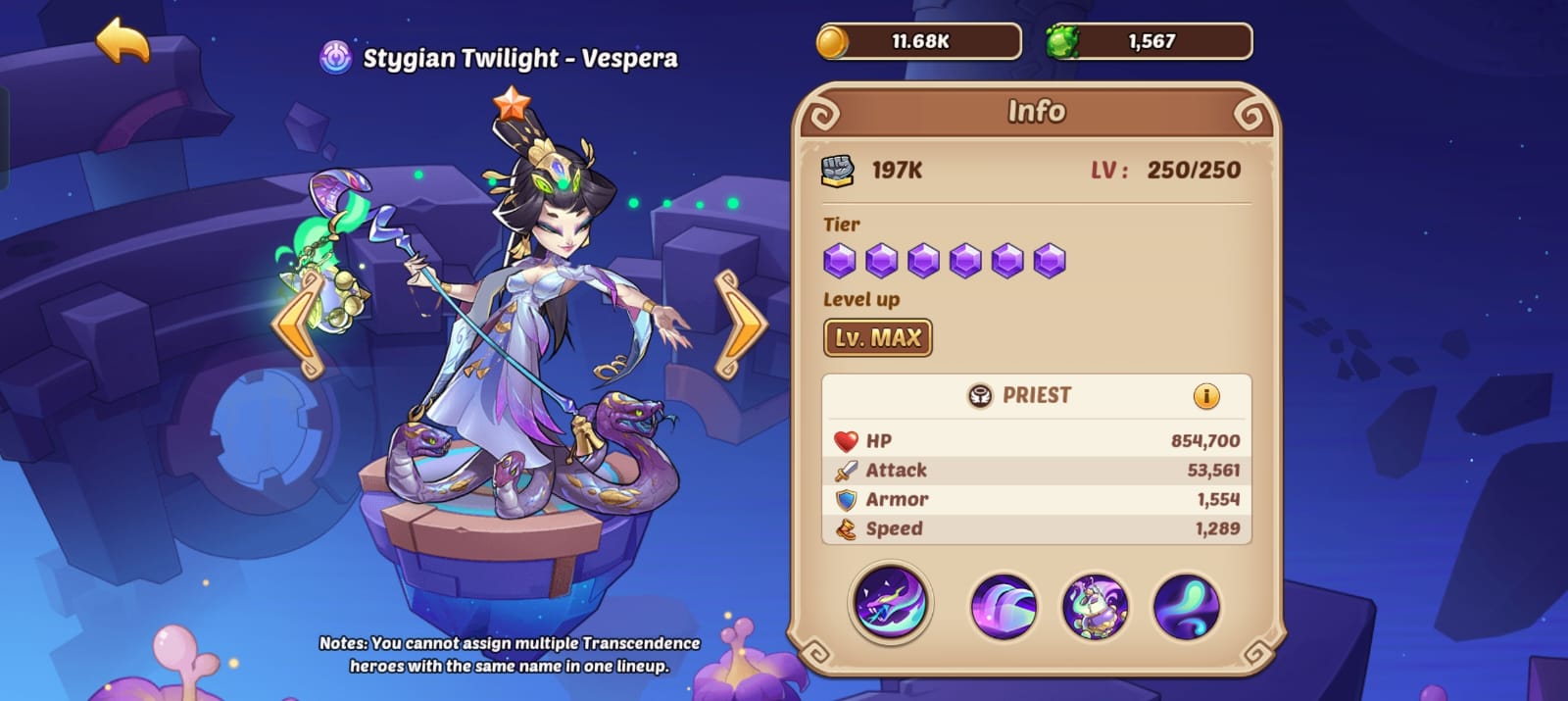This screenshot has width=1568, height=701.
Task: Click the Lv. MAX level up button
Action: click(x=877, y=338)
